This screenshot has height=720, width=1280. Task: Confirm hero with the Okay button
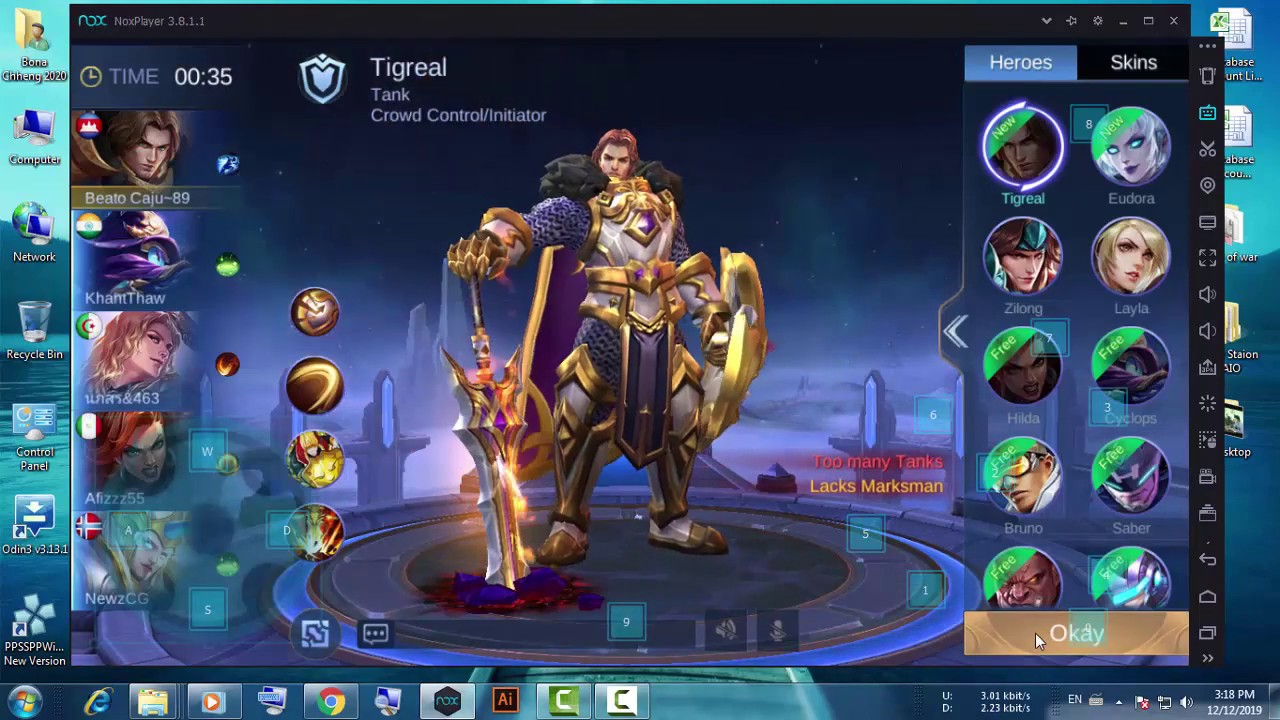coord(1076,634)
